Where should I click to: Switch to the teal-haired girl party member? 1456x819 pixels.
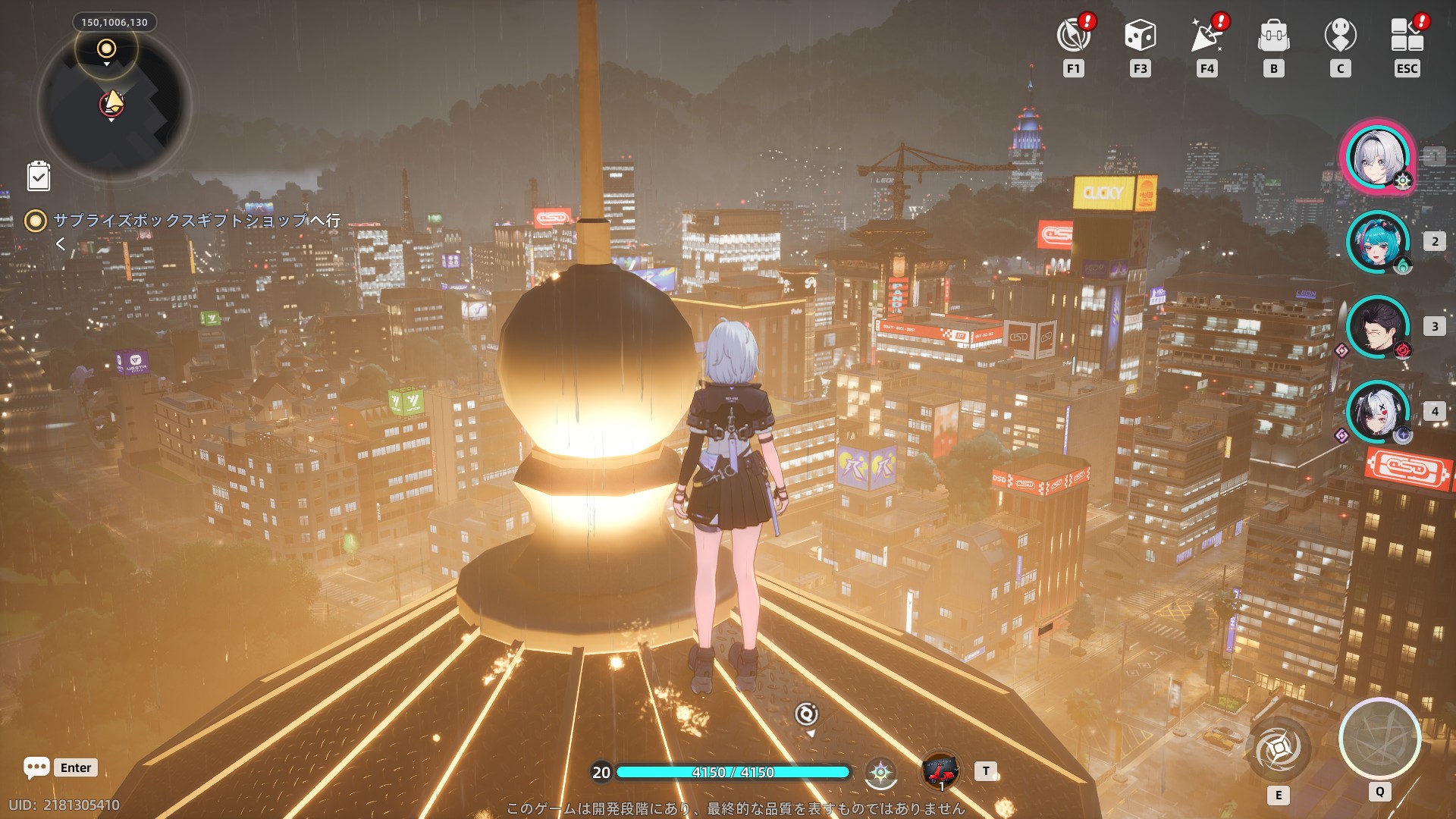point(1377,243)
